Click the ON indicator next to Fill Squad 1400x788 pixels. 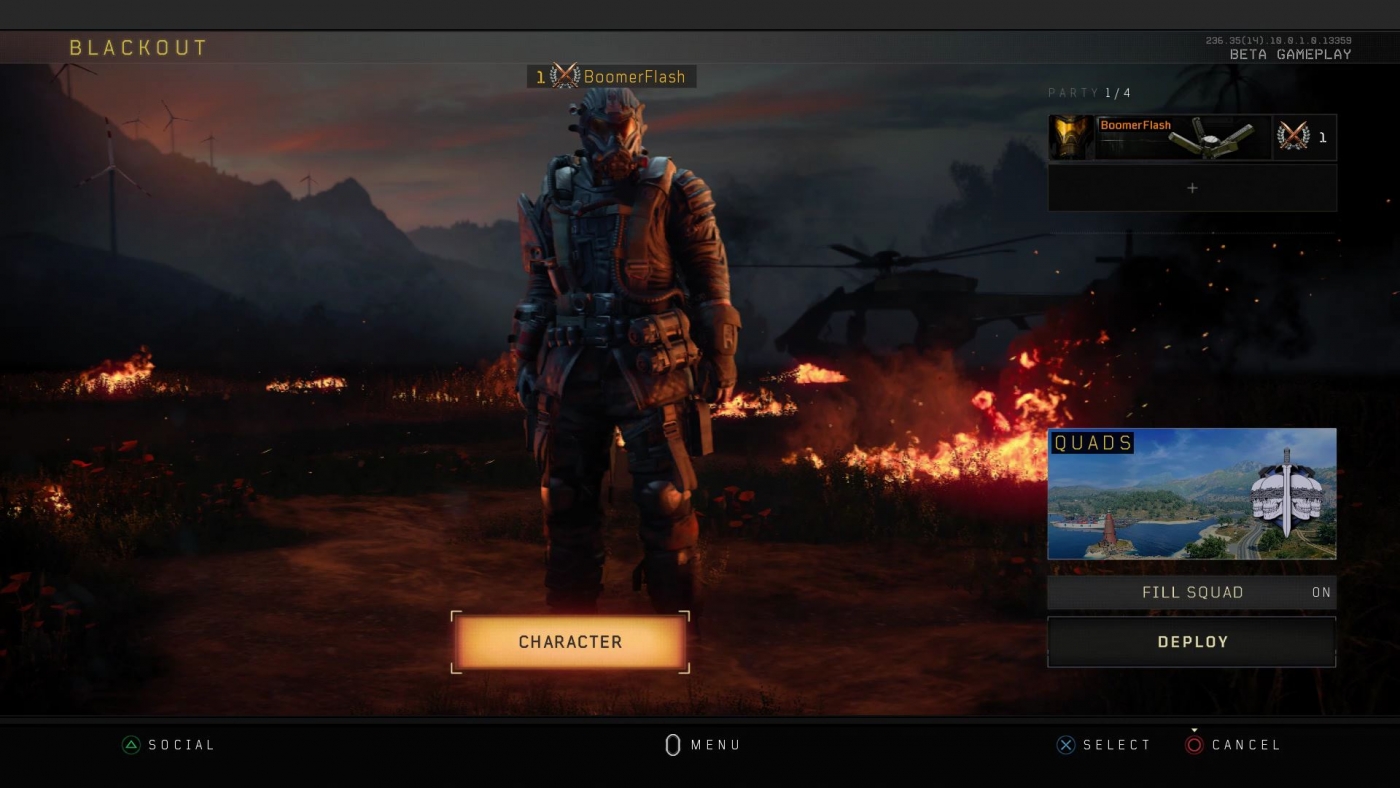(x=1322, y=592)
